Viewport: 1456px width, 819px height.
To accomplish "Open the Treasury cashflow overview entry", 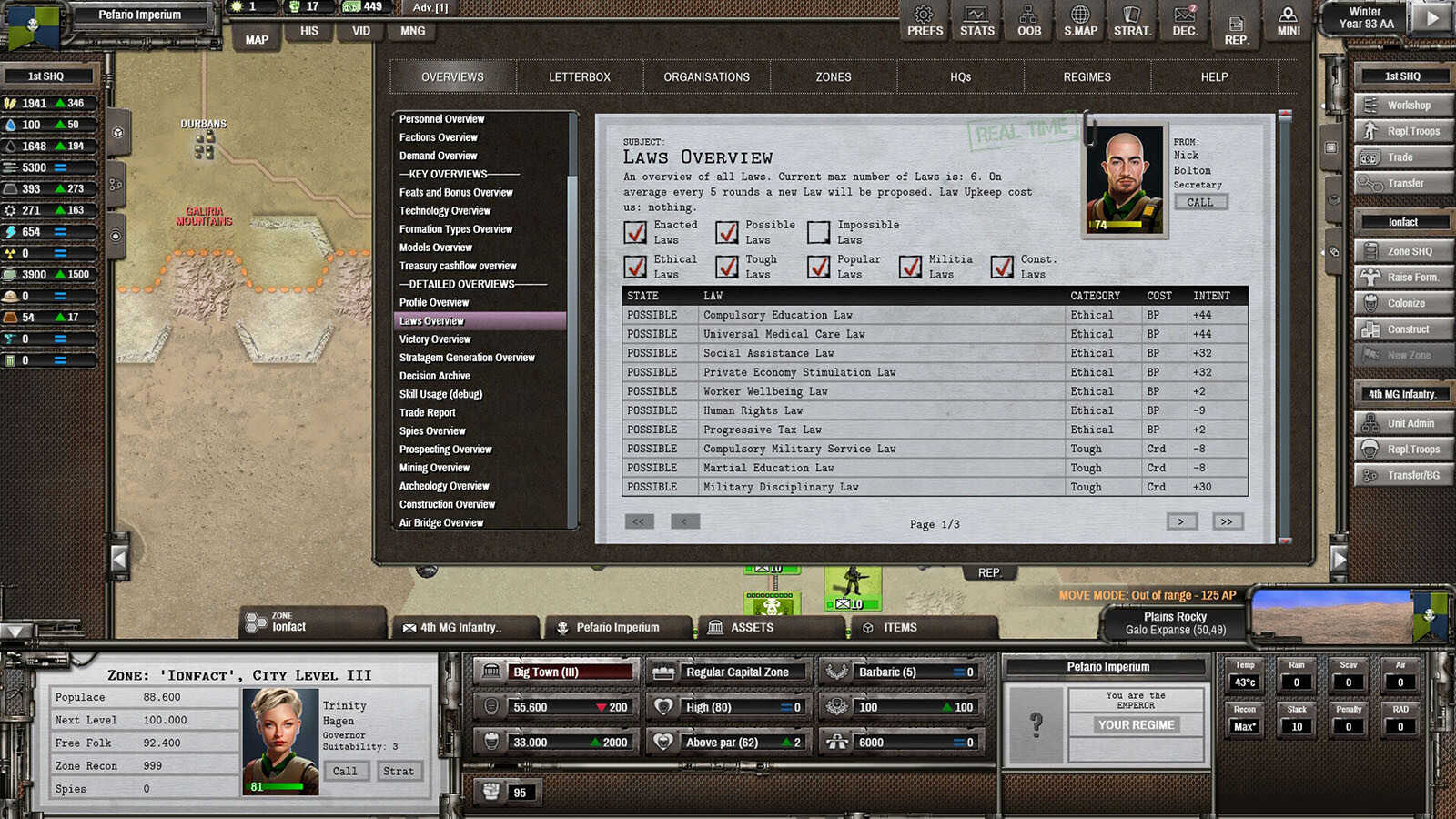I will tap(458, 266).
